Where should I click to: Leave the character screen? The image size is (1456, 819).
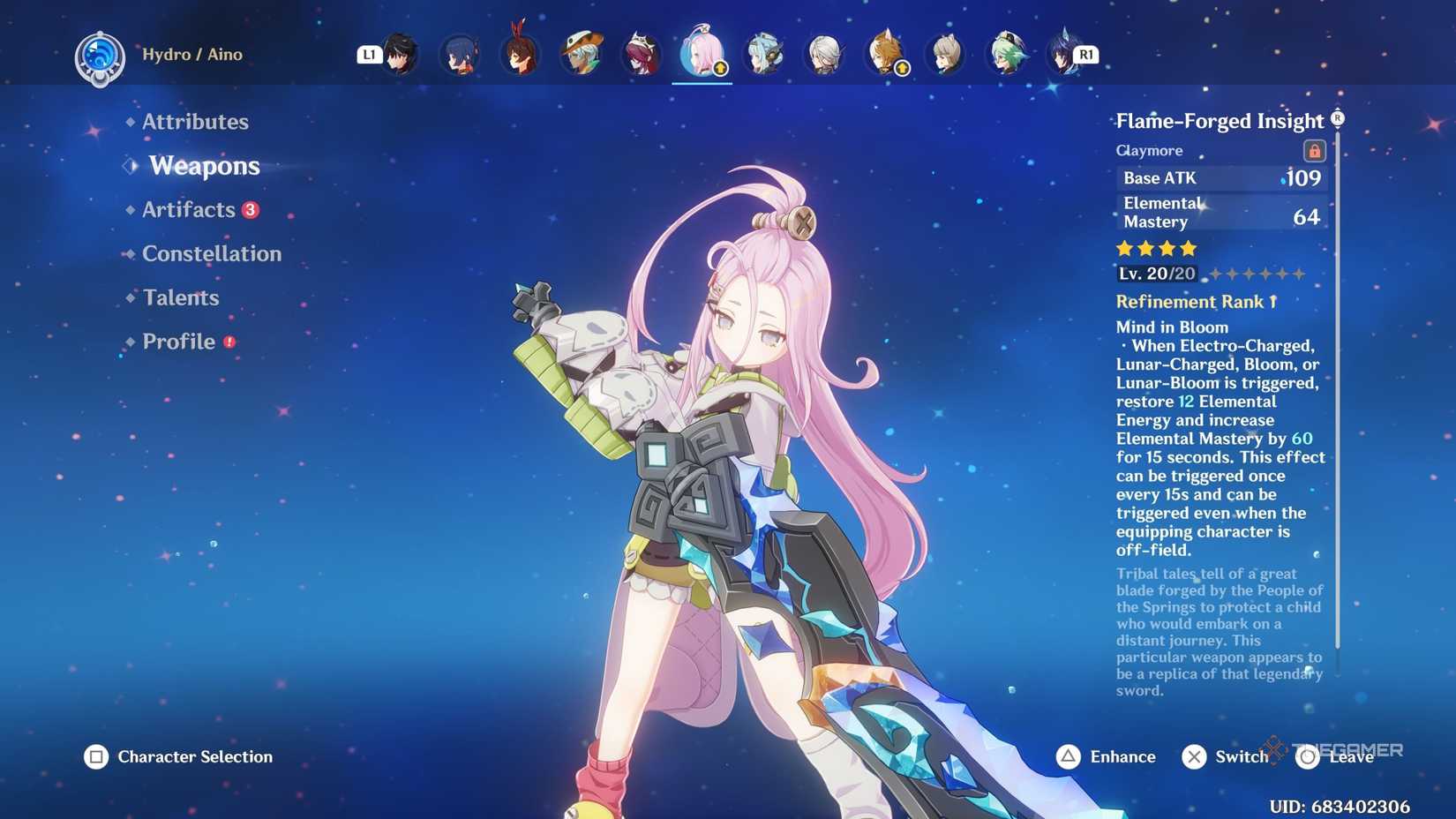[x=1336, y=756]
